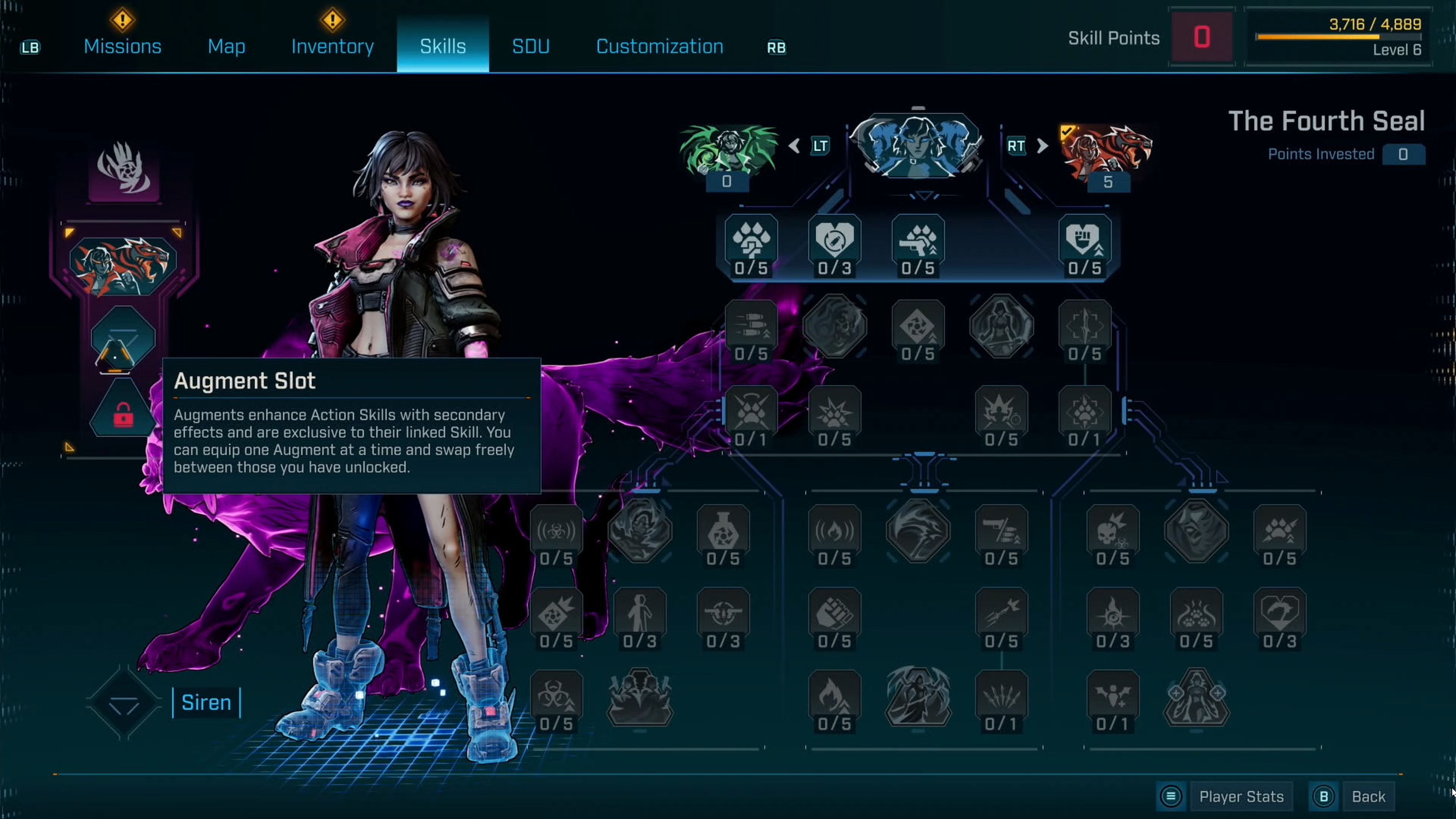Go Back from the skills screen
This screenshot has width=1456, height=819.
(x=1368, y=796)
